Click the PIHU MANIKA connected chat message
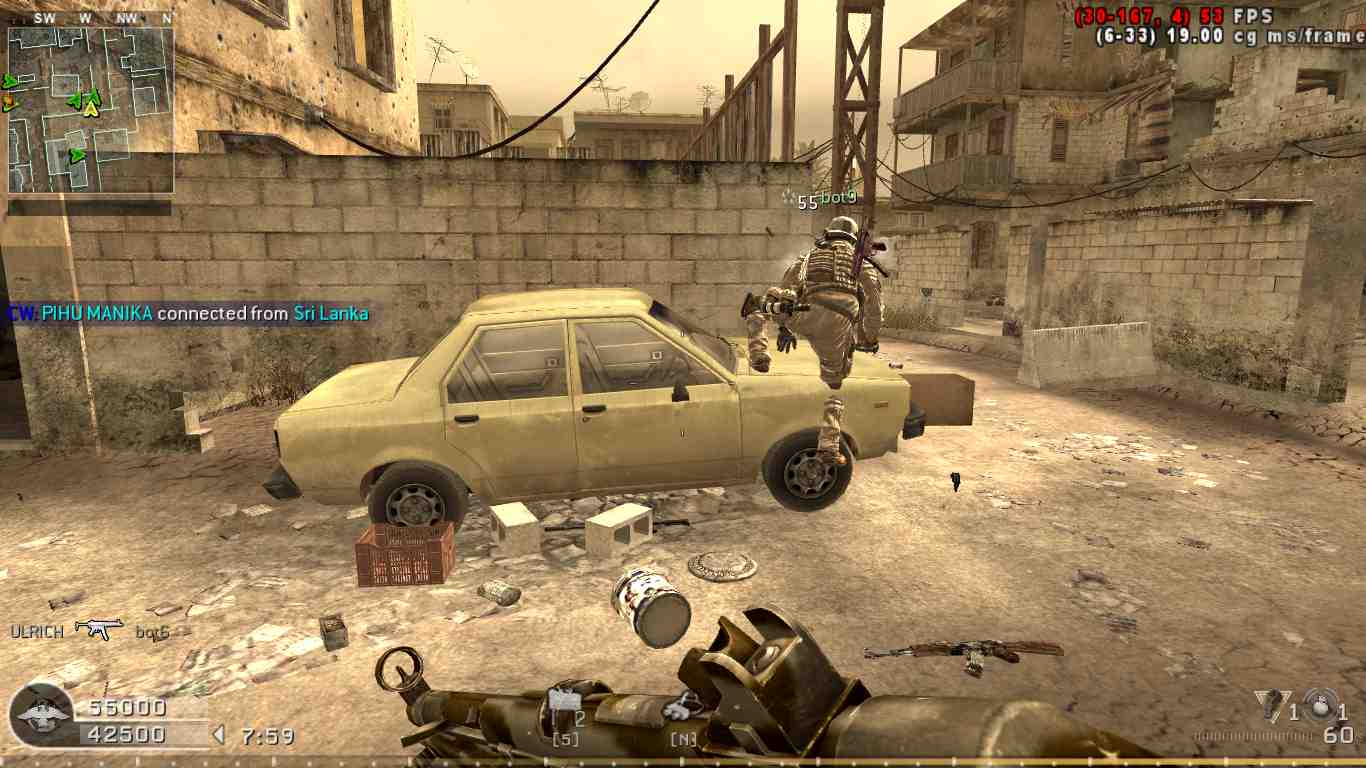Image resolution: width=1366 pixels, height=768 pixels. pyautogui.click(x=189, y=313)
